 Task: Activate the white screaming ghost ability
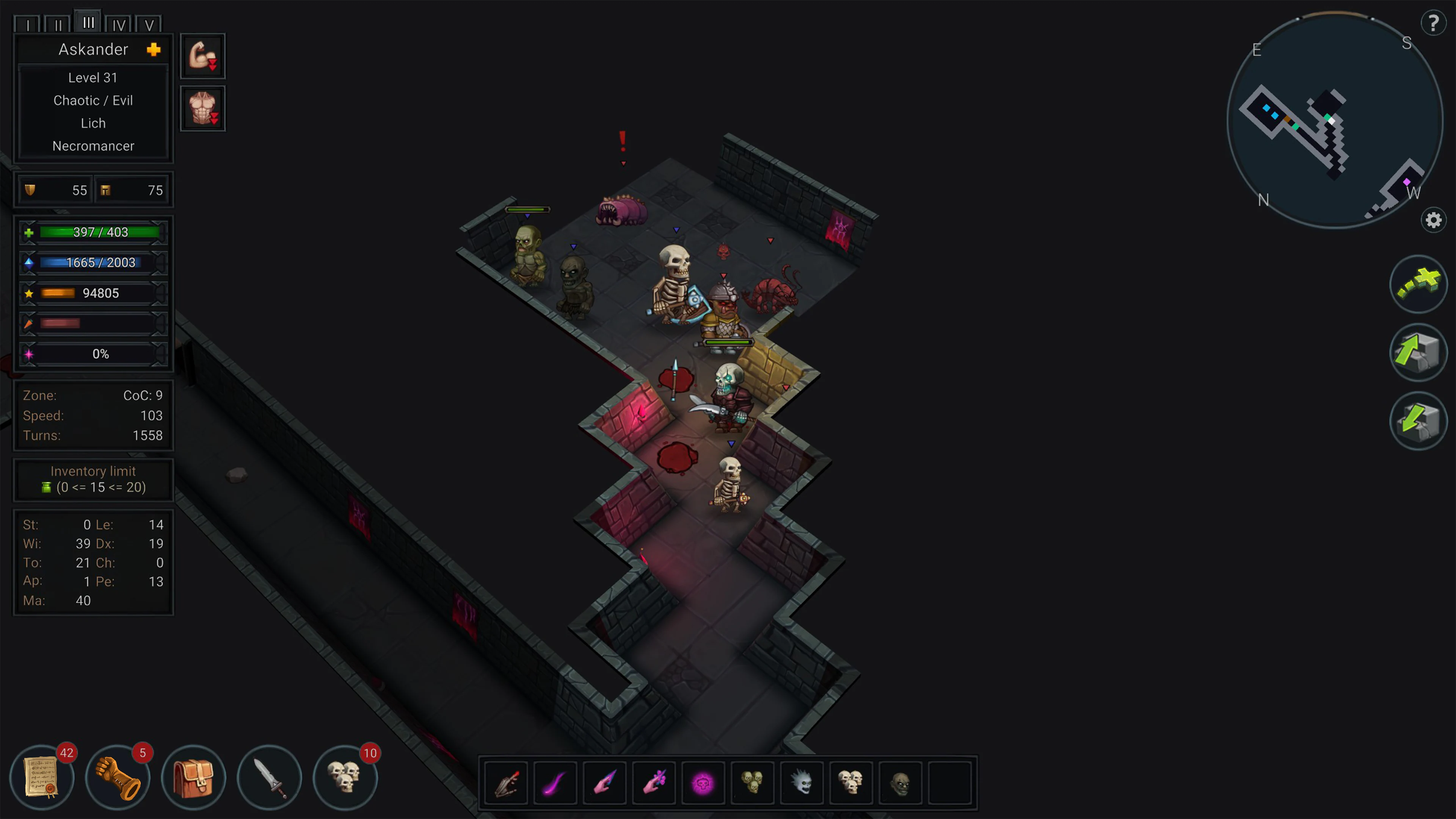click(x=801, y=783)
